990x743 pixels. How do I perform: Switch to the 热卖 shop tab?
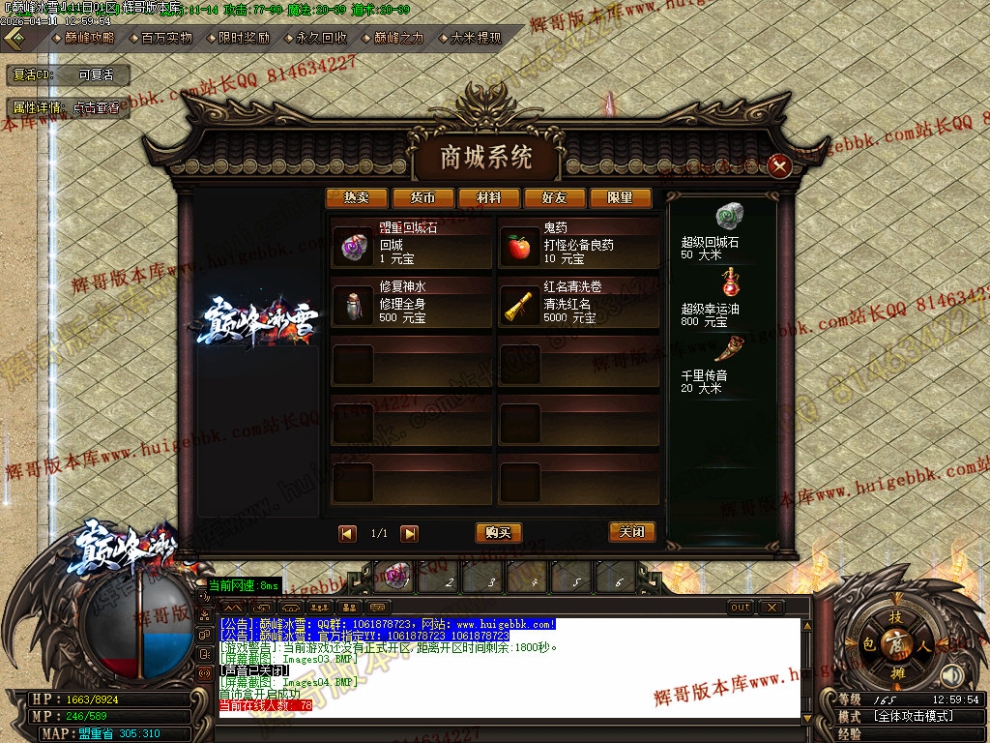356,198
